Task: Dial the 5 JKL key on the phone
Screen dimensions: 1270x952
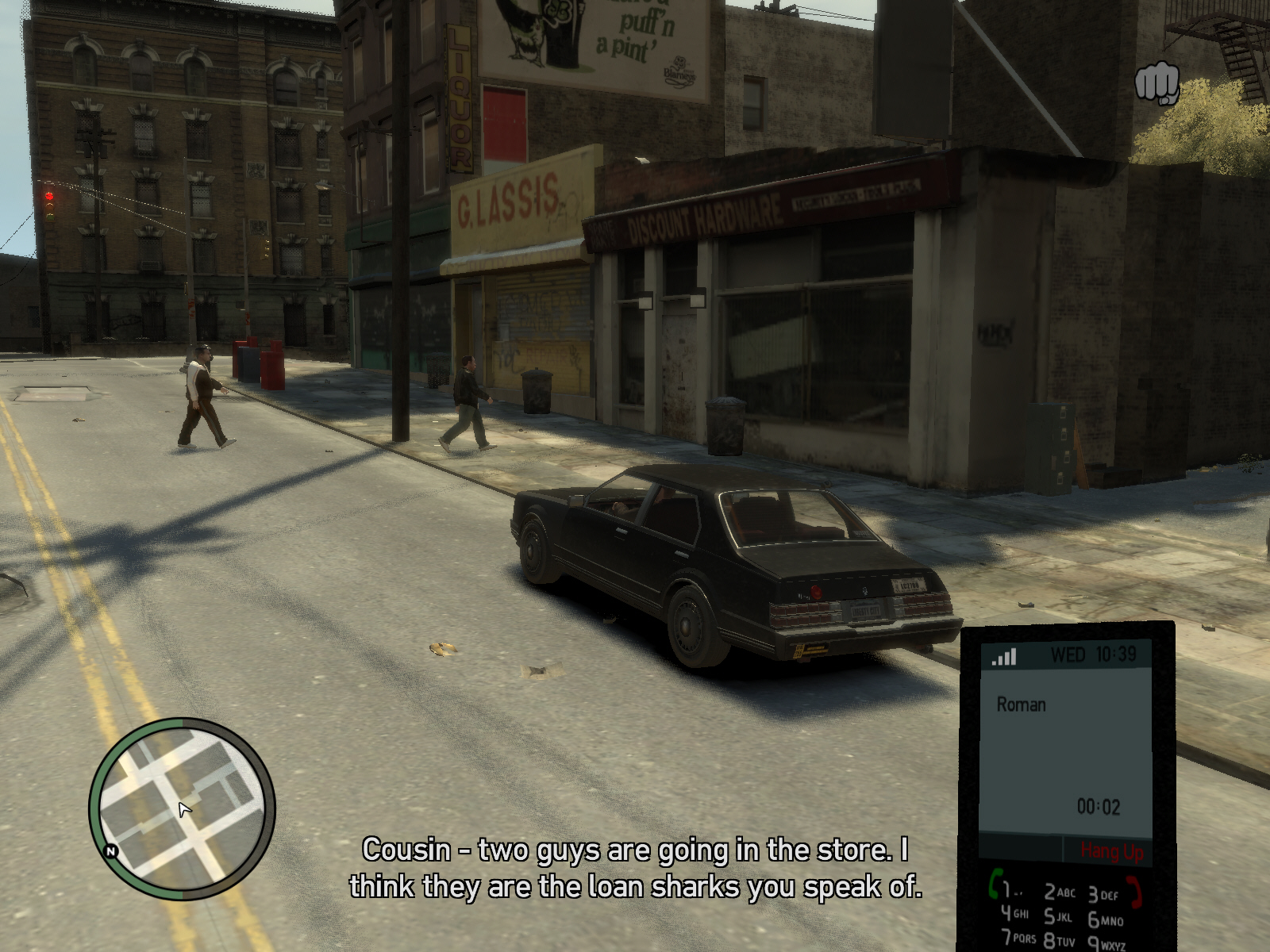Action: (1058, 917)
